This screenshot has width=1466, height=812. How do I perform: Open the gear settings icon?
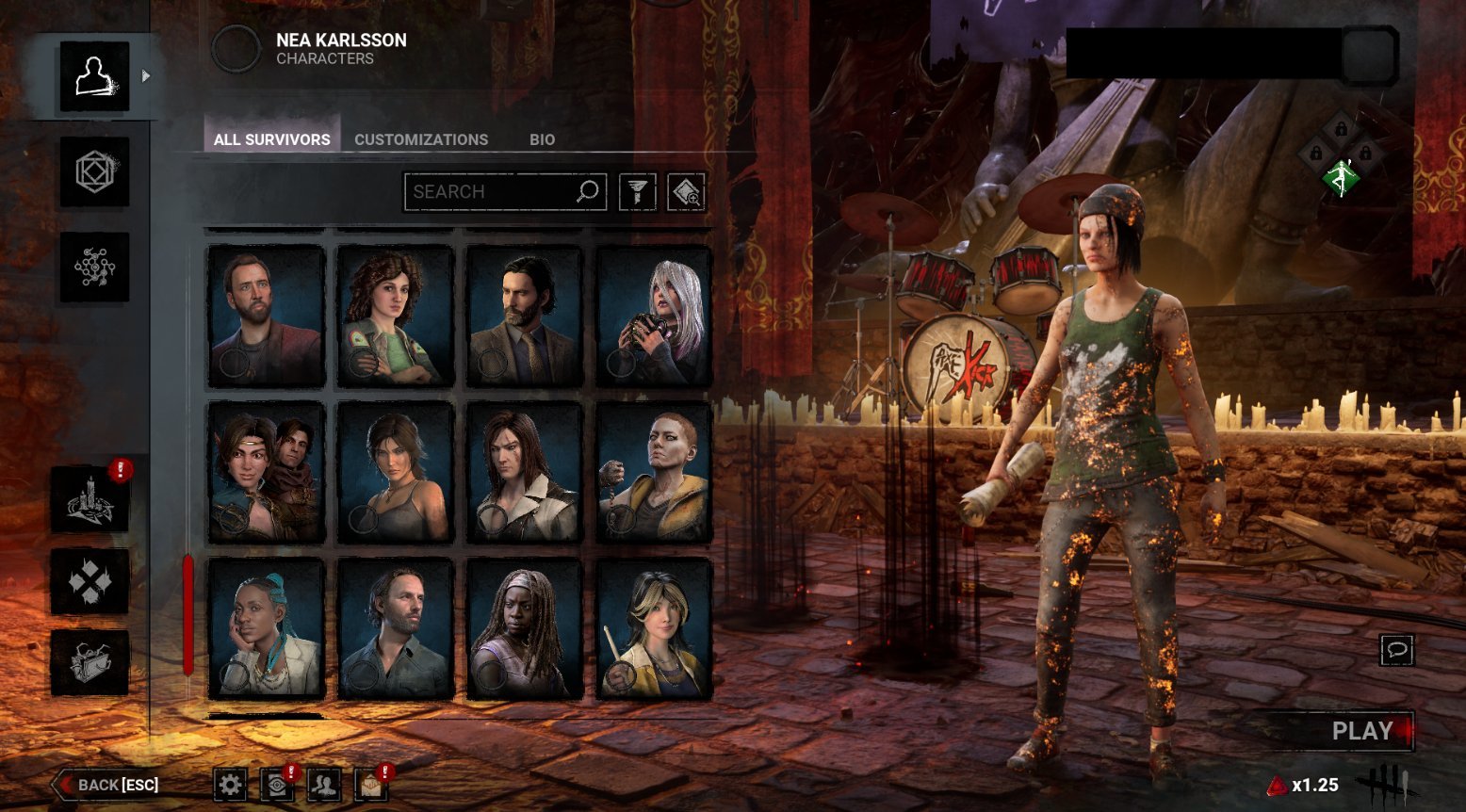pyautogui.click(x=230, y=784)
